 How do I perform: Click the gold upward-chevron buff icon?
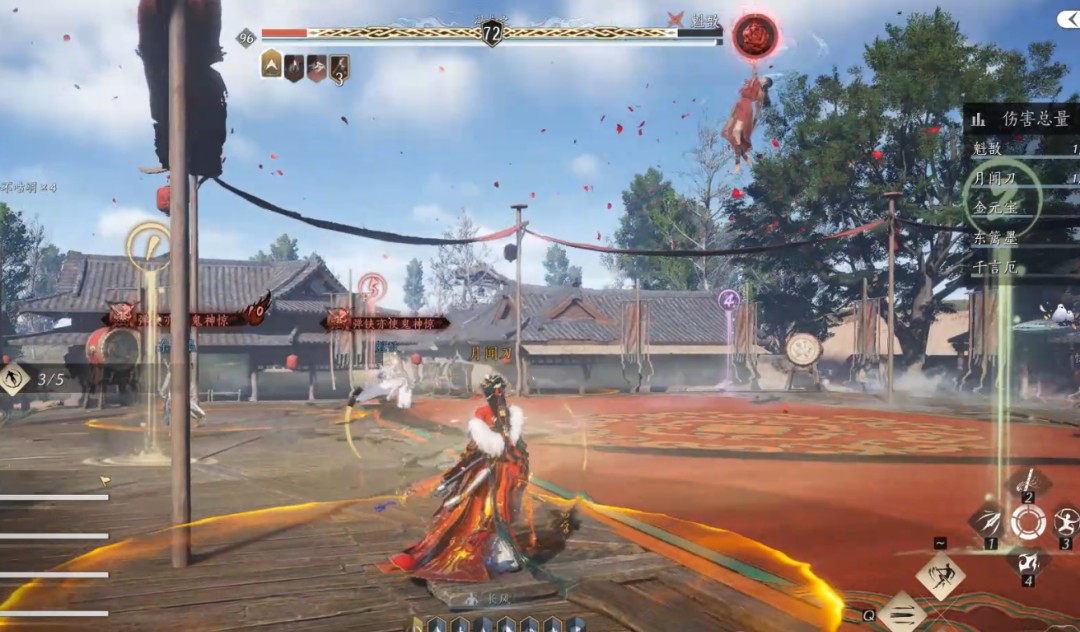pos(271,66)
